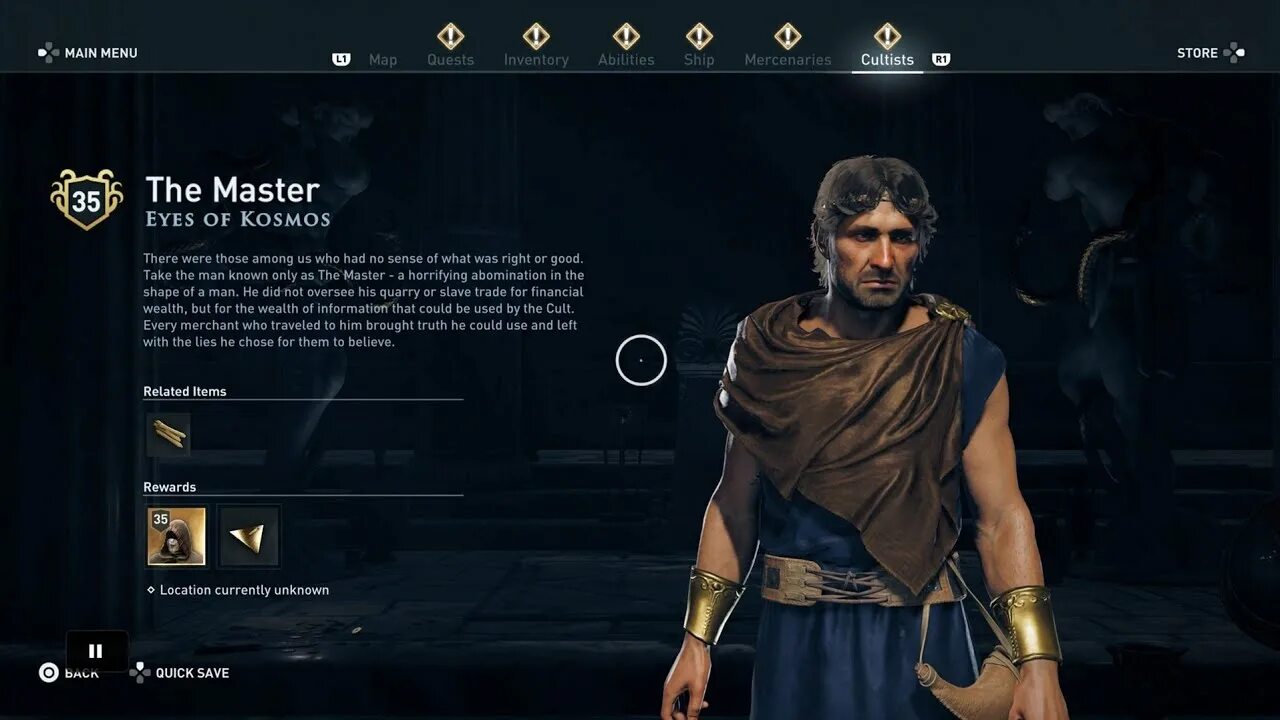View the hooded cultist armor reward
Viewport: 1280px width, 720px height.
click(x=176, y=536)
